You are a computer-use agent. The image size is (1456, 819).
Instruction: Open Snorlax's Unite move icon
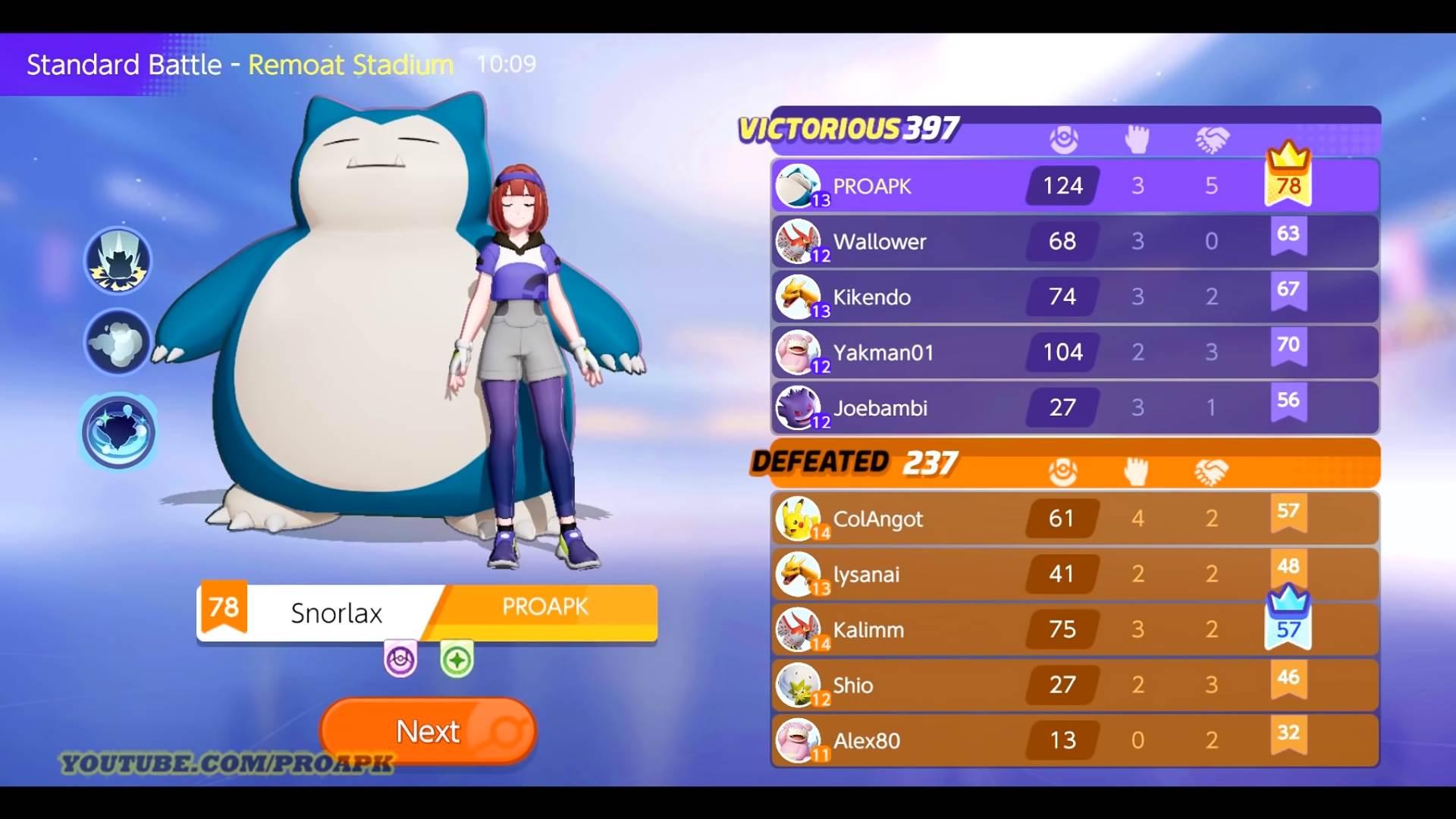pos(118,431)
